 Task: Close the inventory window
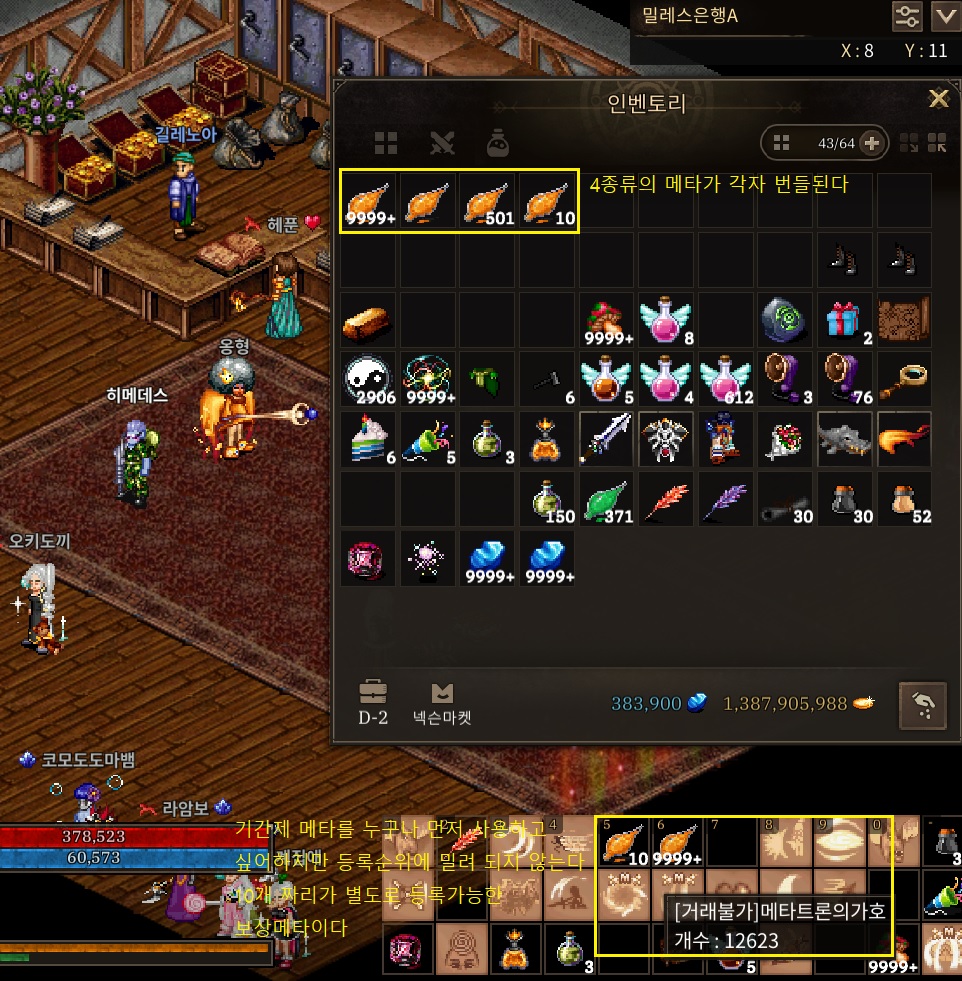click(938, 98)
